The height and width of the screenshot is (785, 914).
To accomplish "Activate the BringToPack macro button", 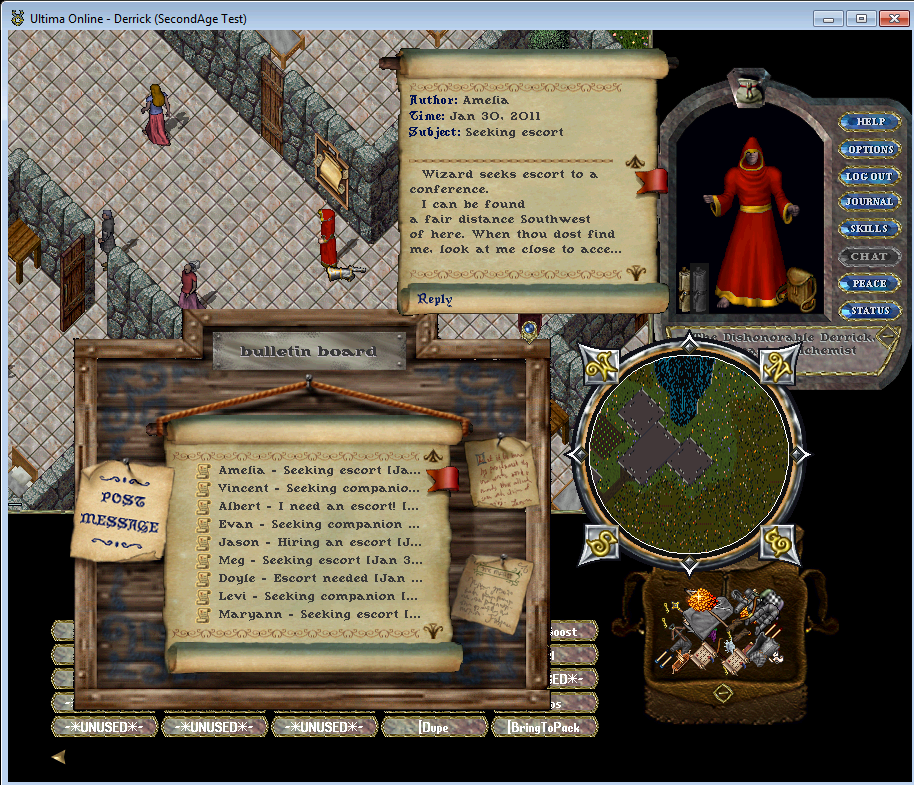I will 543,727.
